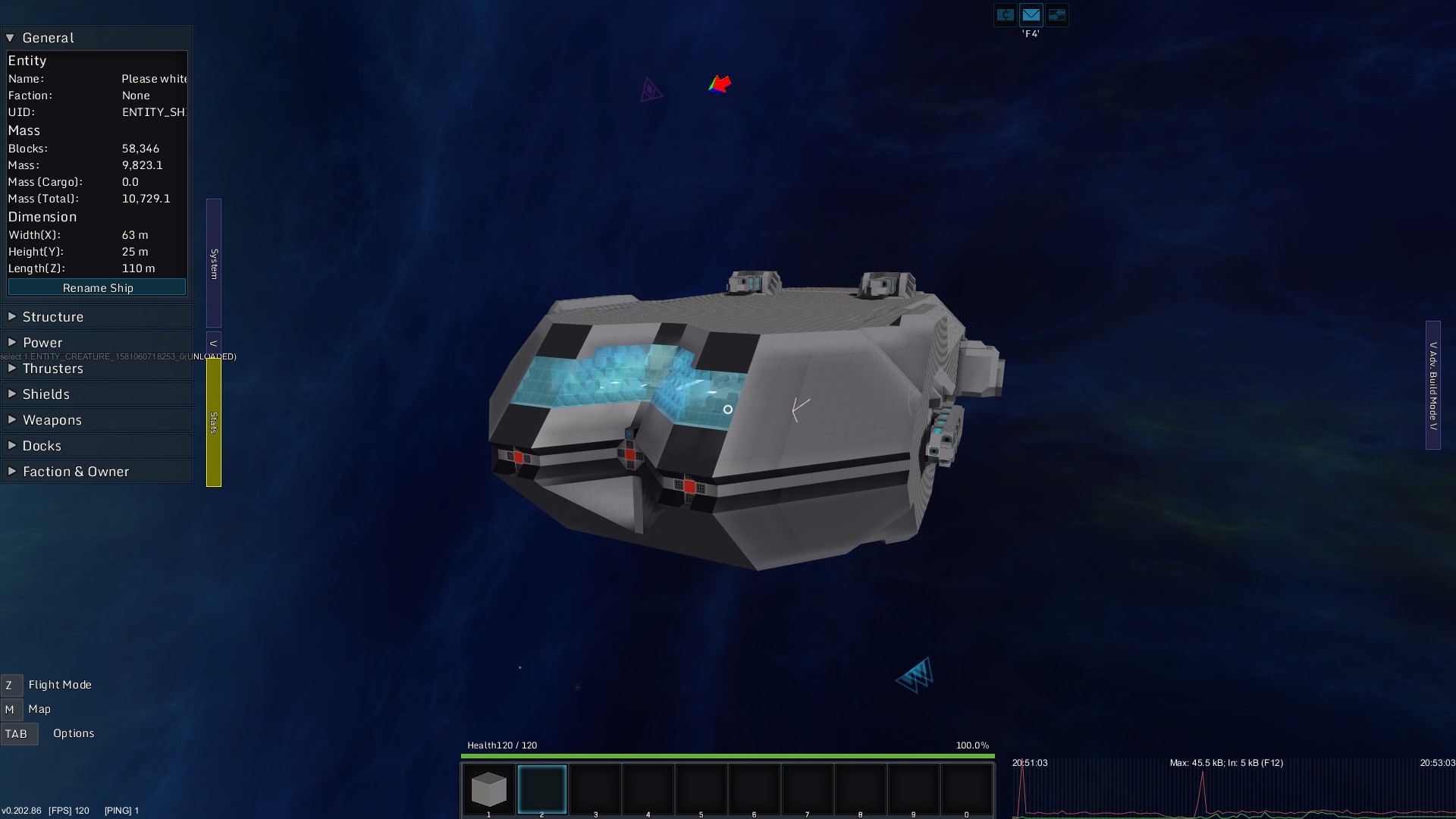The image size is (1456, 819).
Task: Click the Rename Ship button
Action: [x=97, y=288]
